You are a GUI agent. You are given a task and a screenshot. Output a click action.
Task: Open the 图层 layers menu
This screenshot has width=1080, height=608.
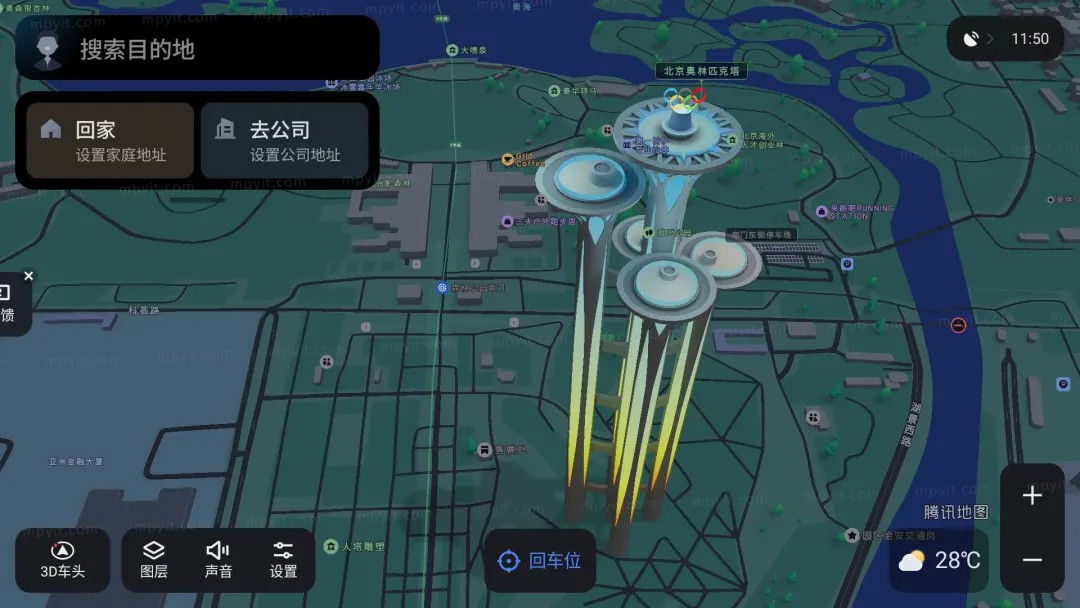(x=154, y=560)
